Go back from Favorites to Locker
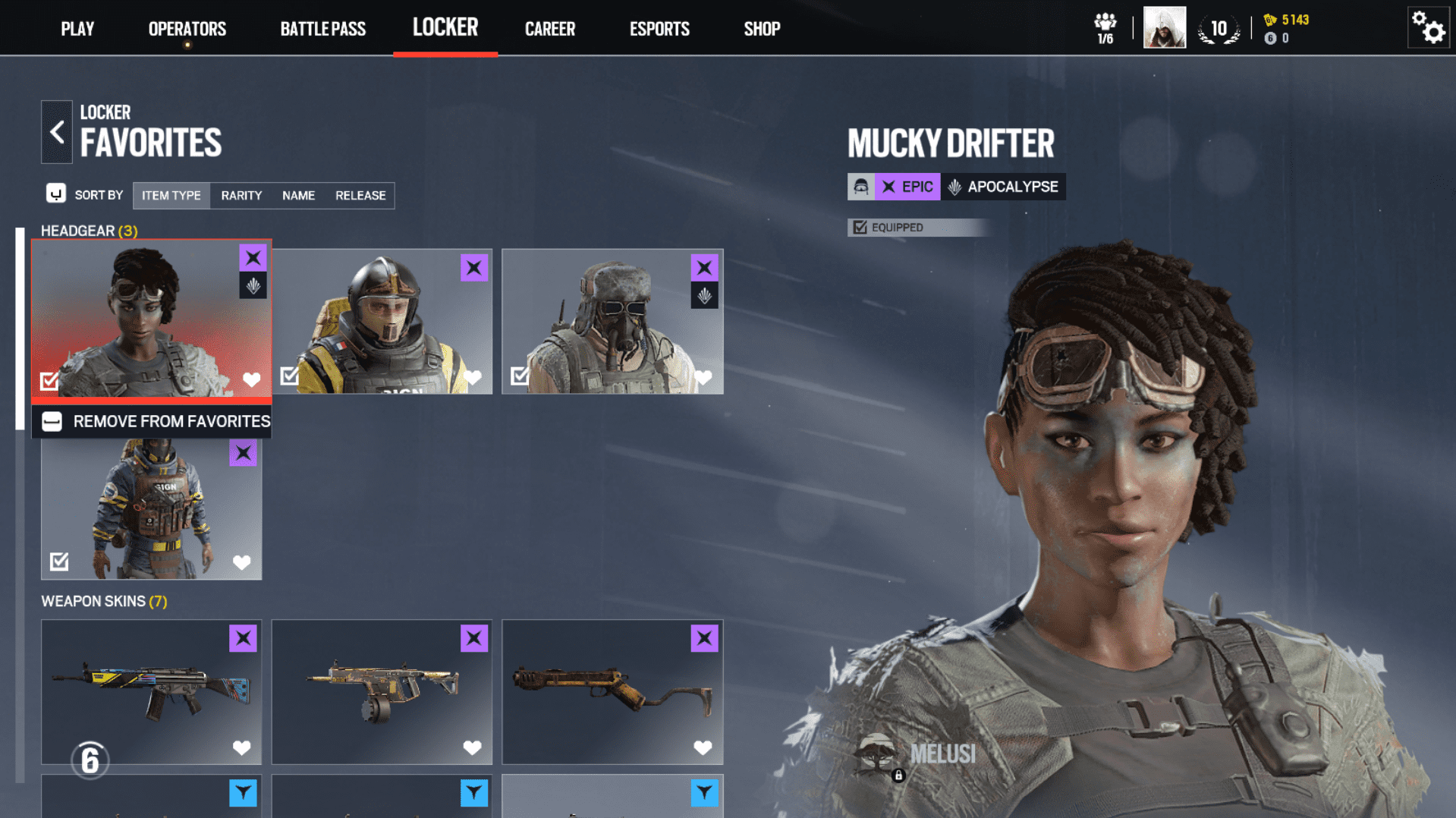Image resolution: width=1456 pixels, height=818 pixels. (x=57, y=132)
